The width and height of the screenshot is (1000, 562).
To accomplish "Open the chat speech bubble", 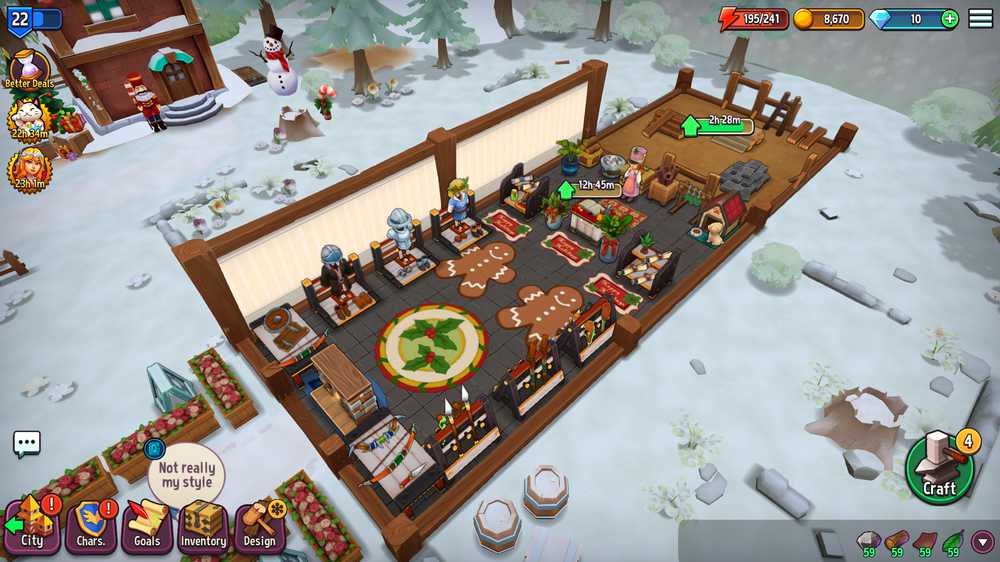I will pos(27,444).
